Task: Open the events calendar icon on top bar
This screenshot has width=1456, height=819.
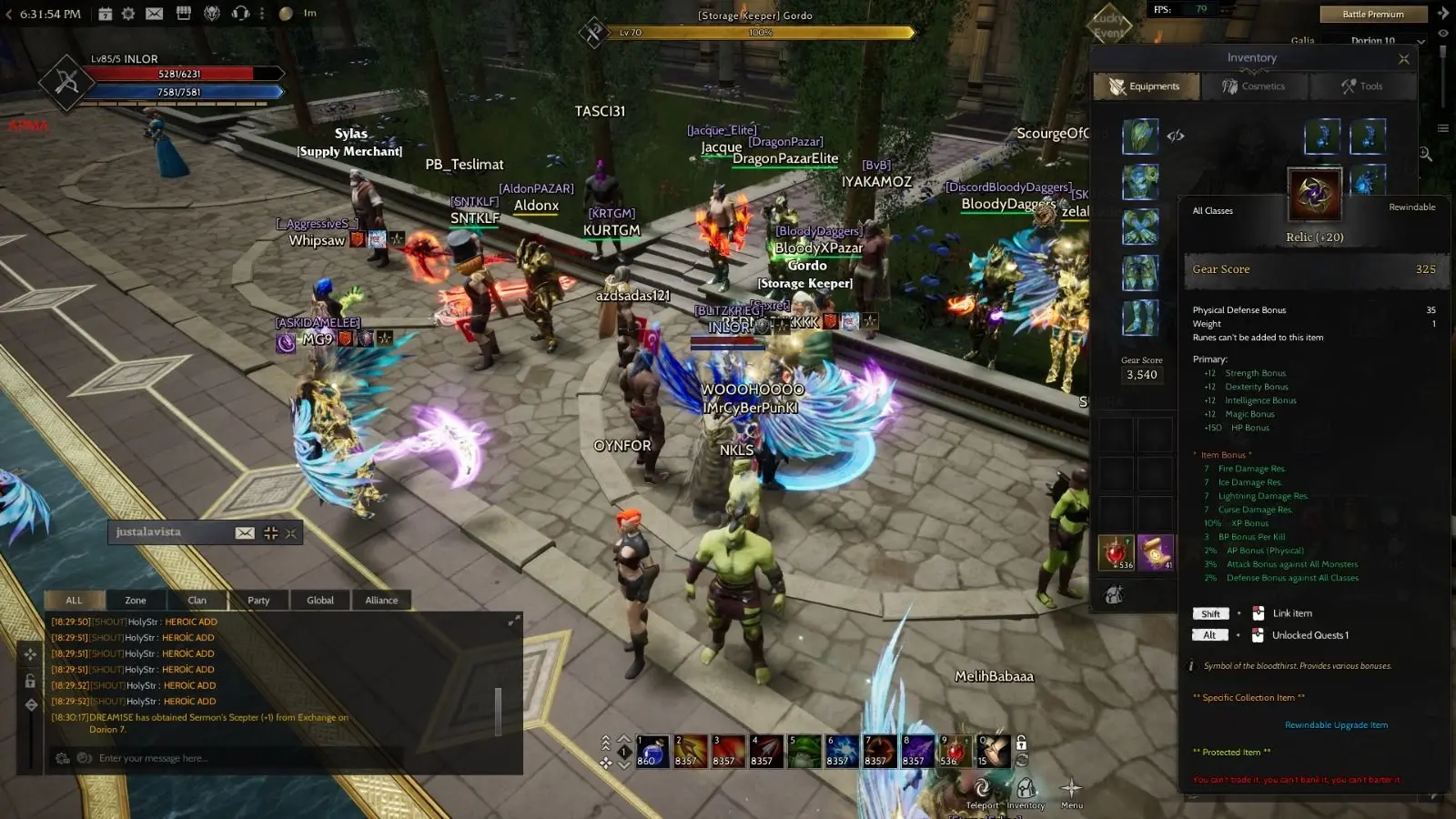Action: pyautogui.click(x=106, y=14)
